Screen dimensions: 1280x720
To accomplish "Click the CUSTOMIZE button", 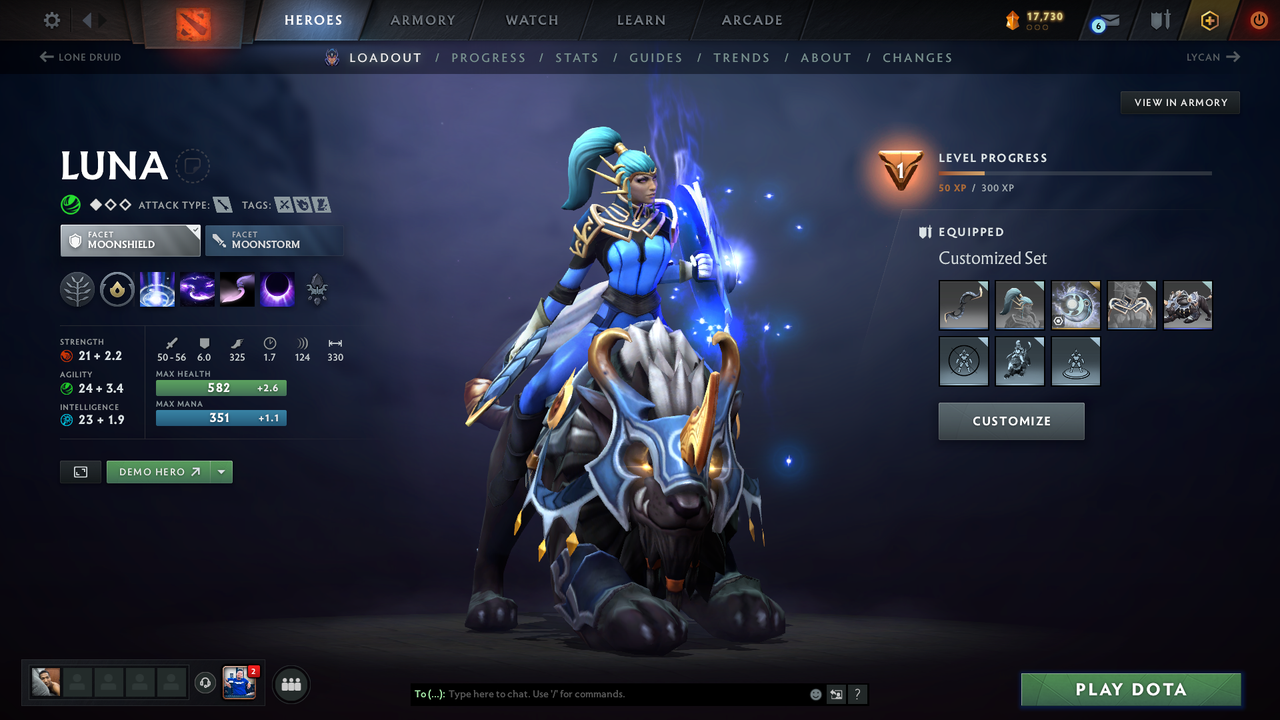I will 1011,421.
